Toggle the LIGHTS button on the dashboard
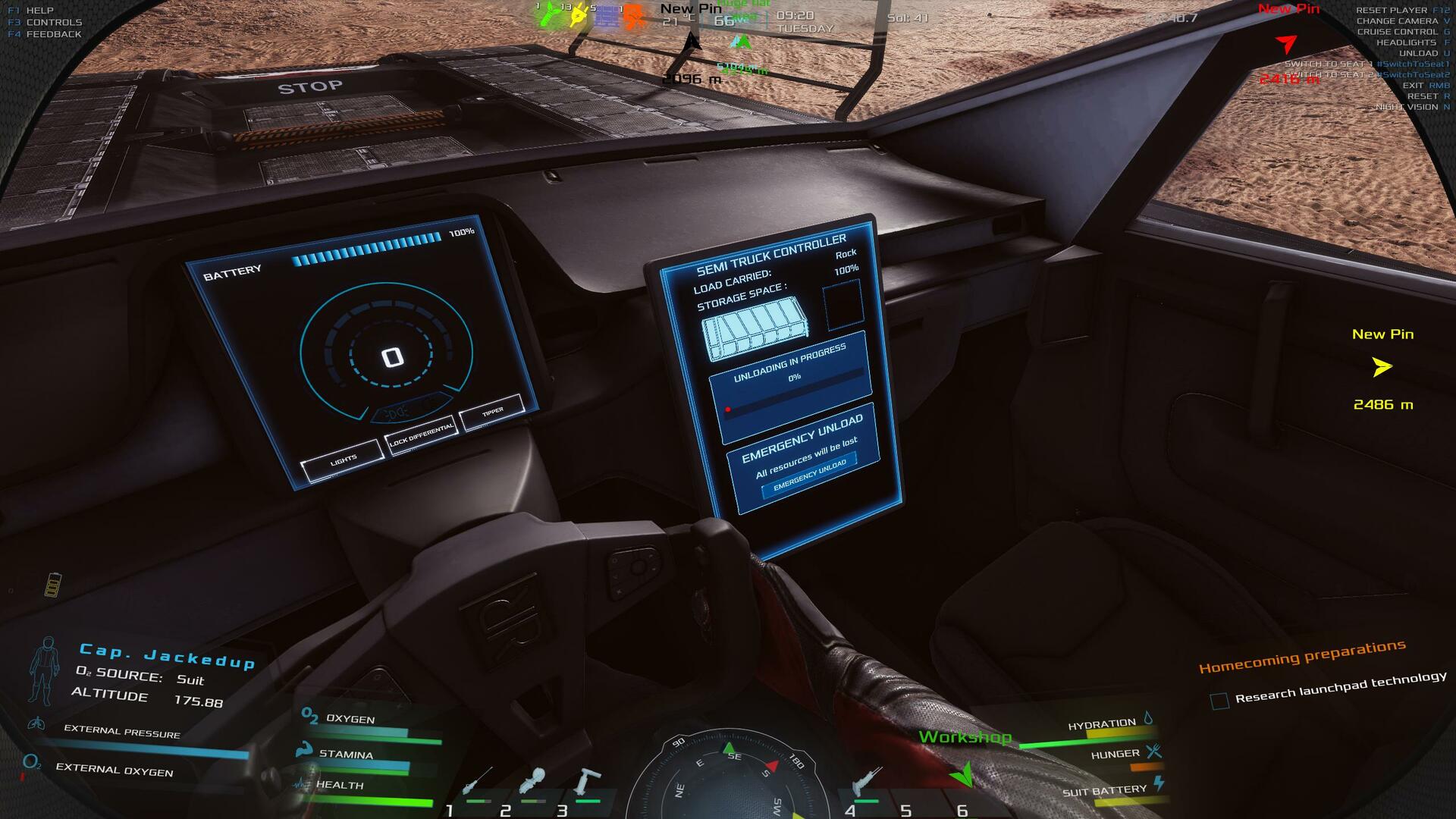The width and height of the screenshot is (1456, 819). pyautogui.click(x=342, y=460)
